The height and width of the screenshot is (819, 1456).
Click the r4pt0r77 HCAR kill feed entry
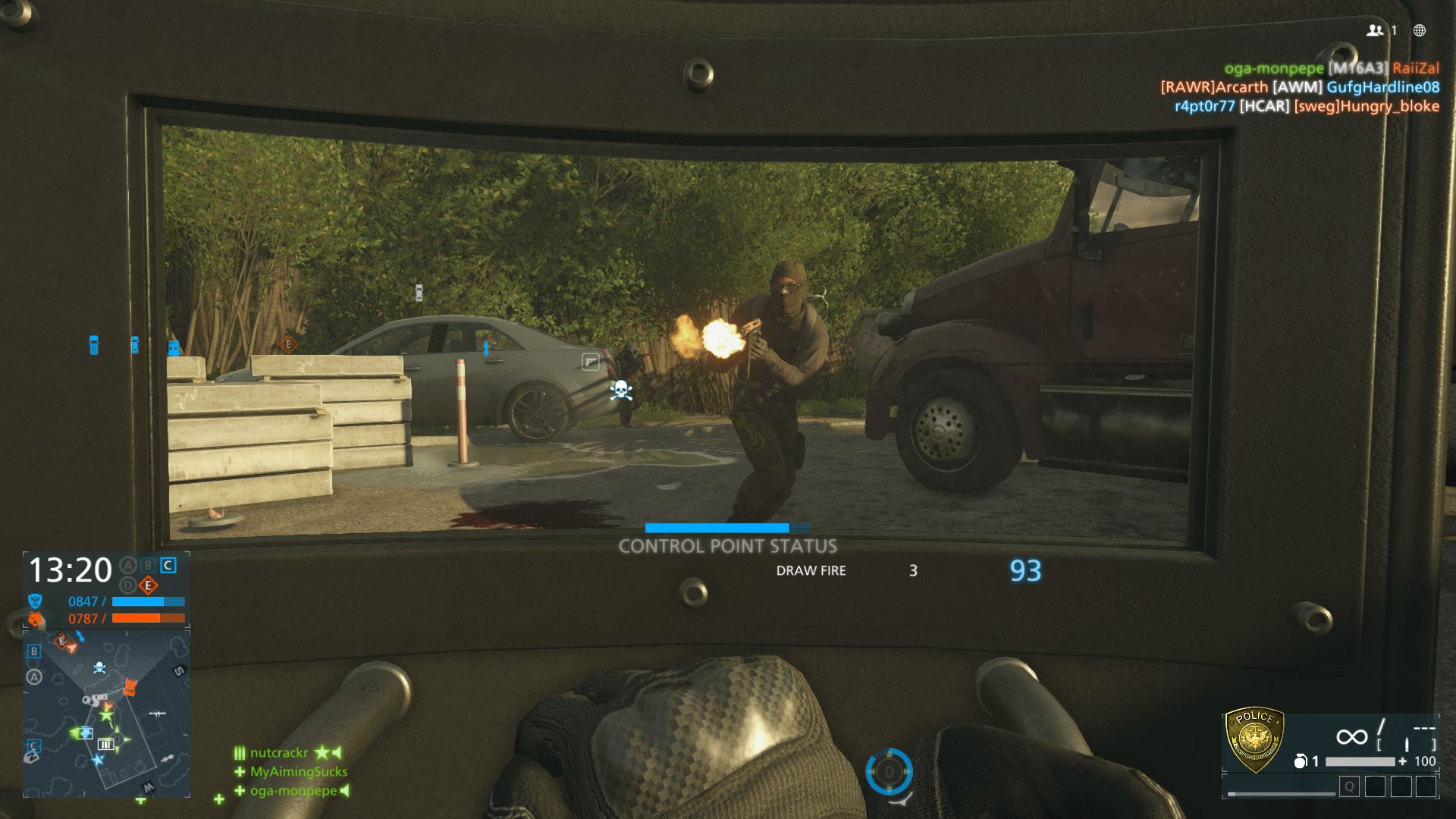coord(1307,106)
